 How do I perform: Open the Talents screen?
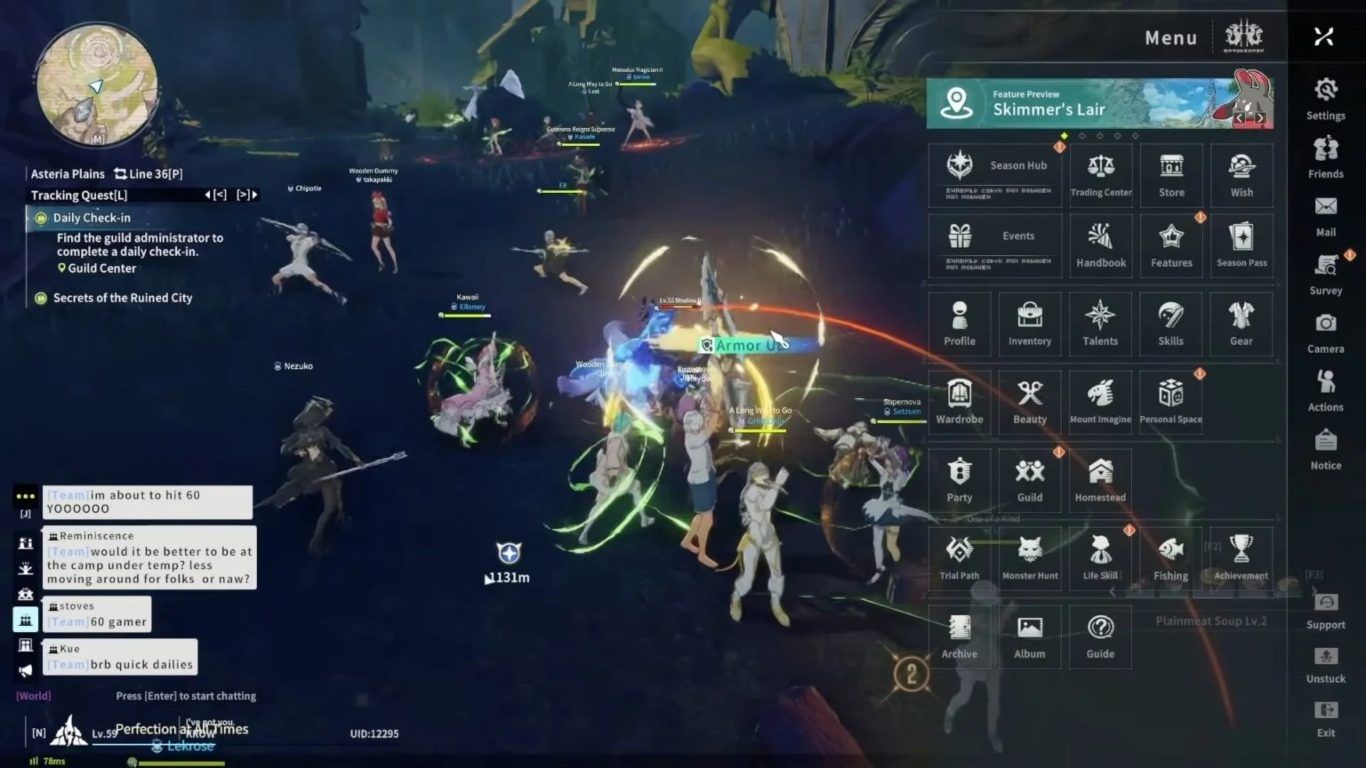[1100, 324]
